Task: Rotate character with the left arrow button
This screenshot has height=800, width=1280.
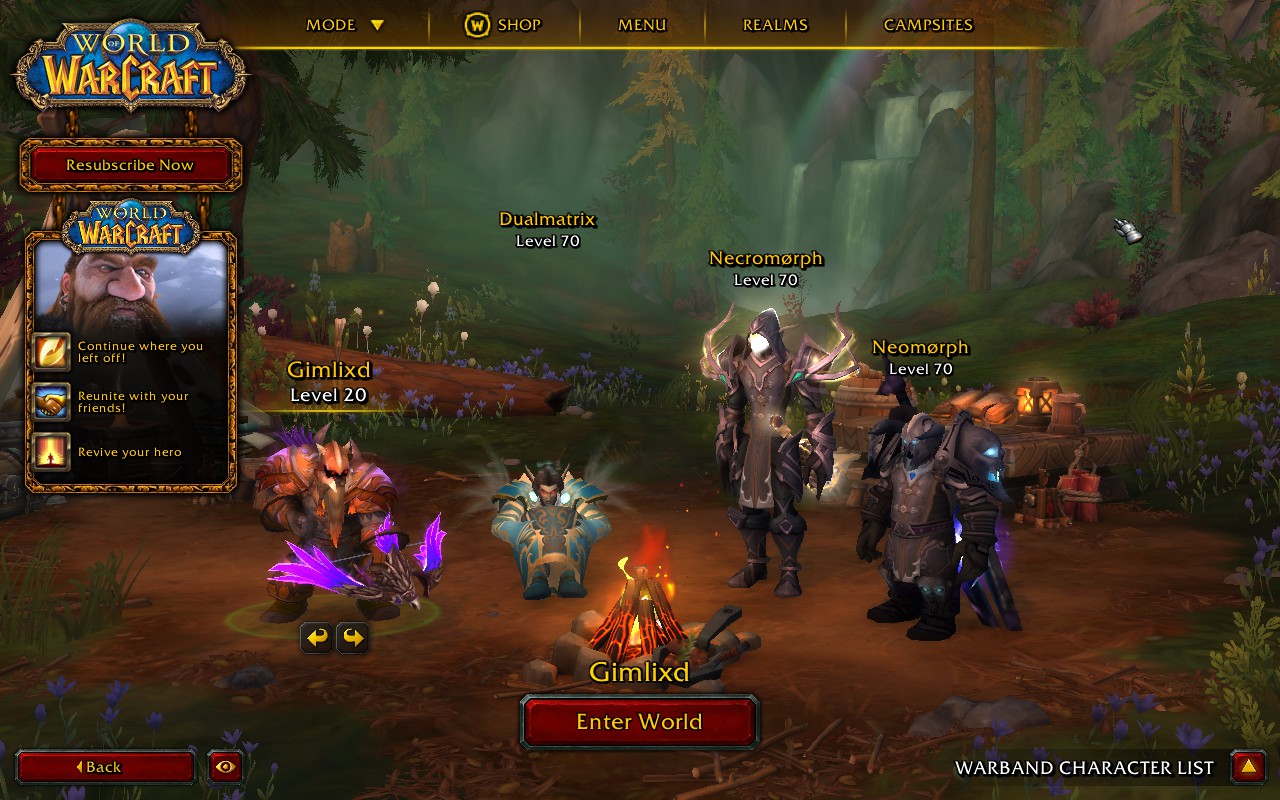Action: (317, 637)
